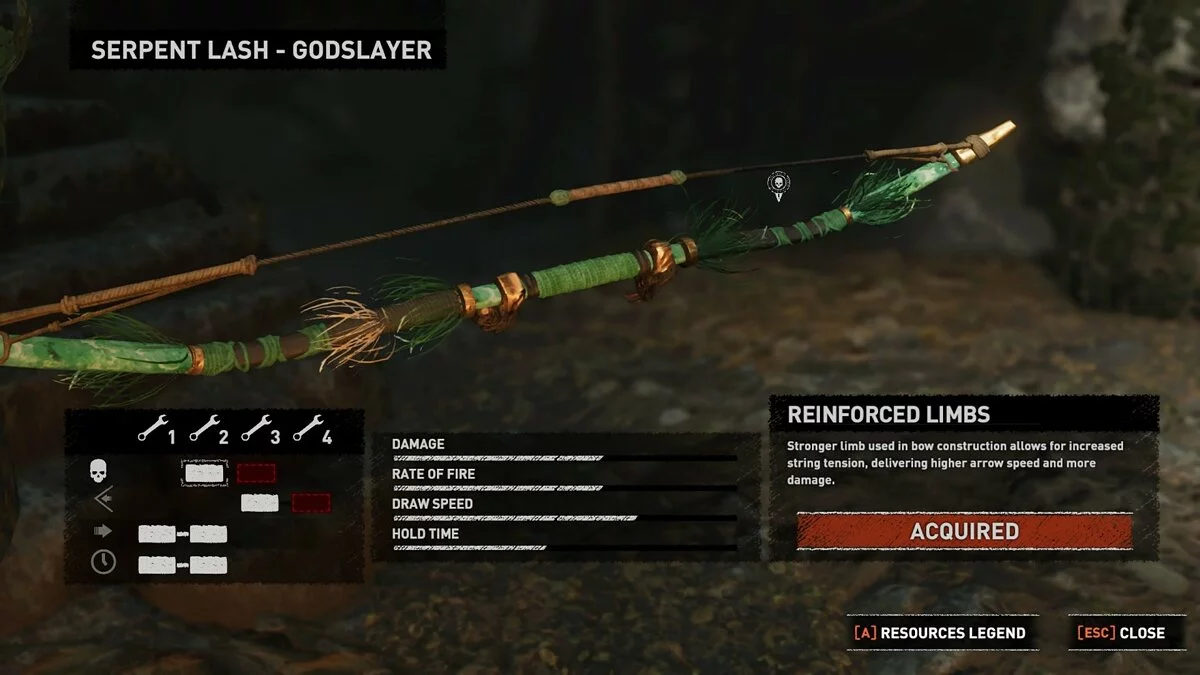
Task: Select the draw speed upgrade under wrench 1
Action: pyautogui.click(x=157, y=534)
